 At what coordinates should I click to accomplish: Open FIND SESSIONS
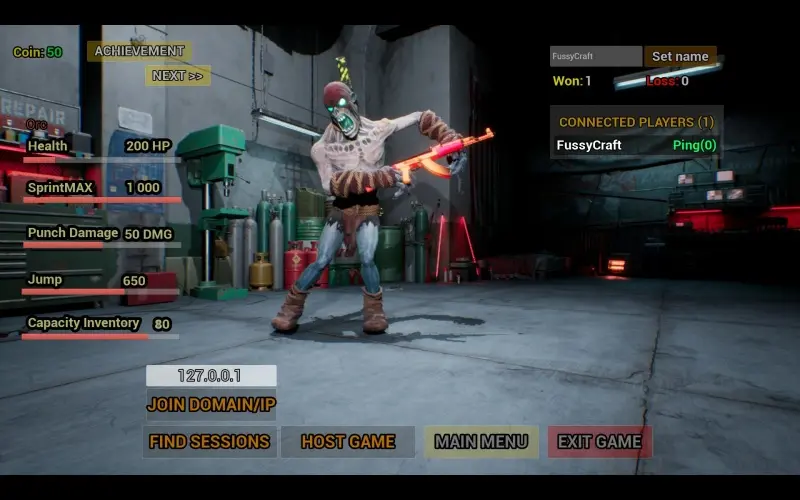pyautogui.click(x=209, y=442)
